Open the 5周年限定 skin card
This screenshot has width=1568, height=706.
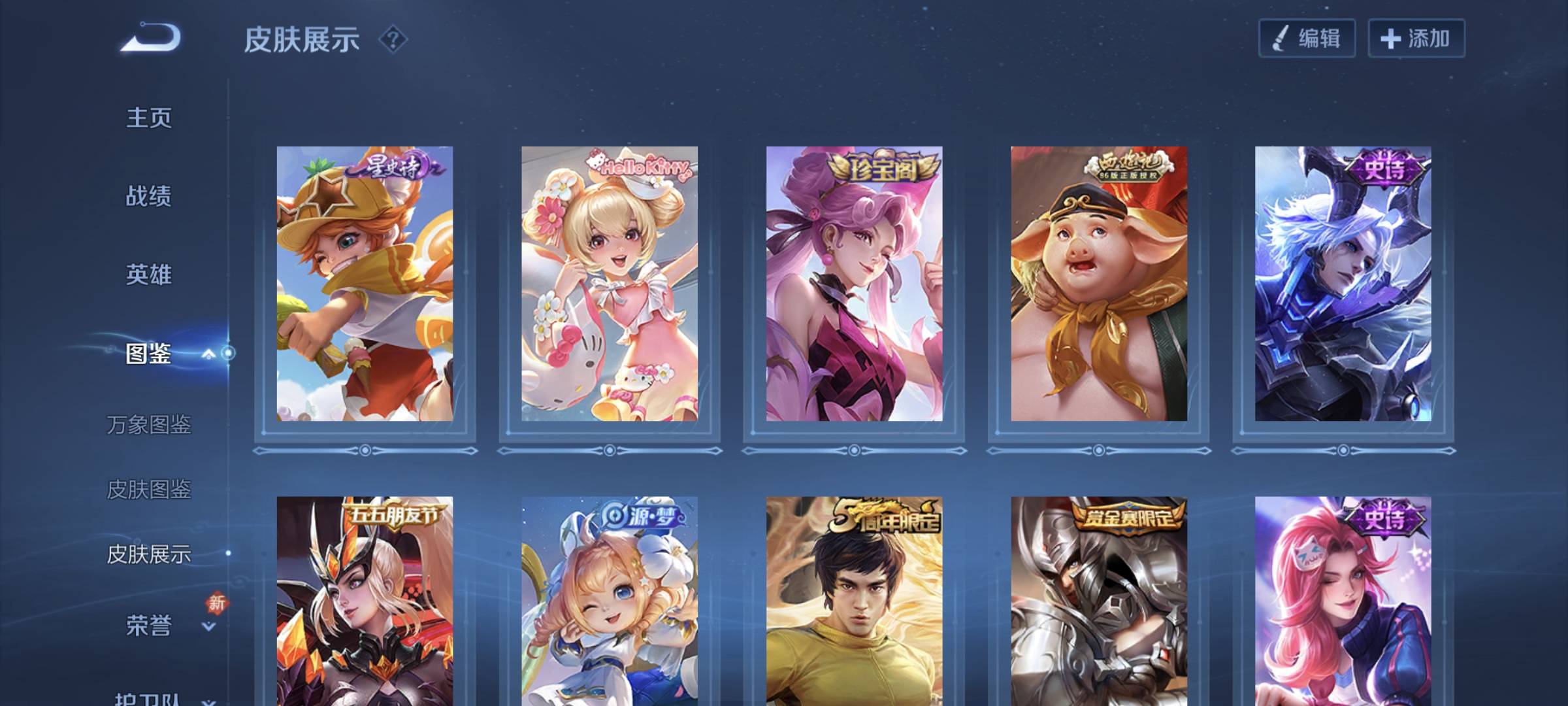tap(854, 601)
